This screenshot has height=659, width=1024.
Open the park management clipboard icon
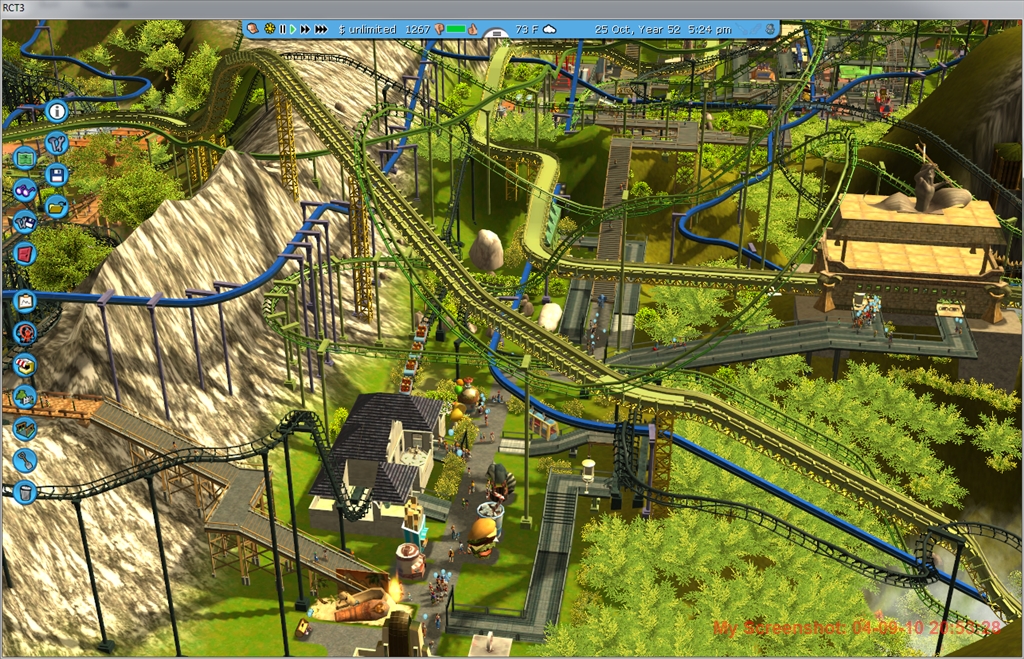[x=25, y=301]
